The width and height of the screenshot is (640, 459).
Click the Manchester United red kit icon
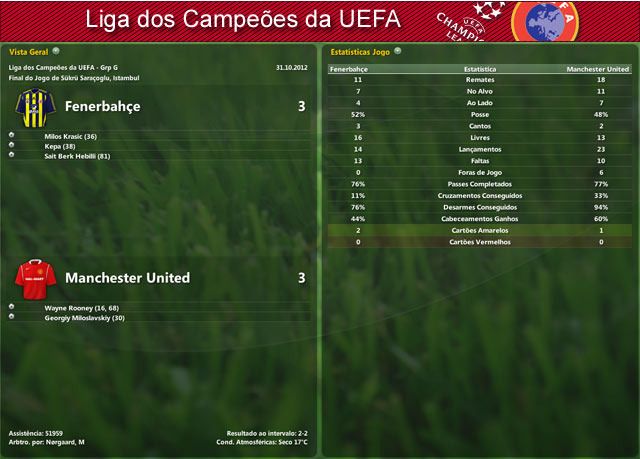pyautogui.click(x=33, y=277)
